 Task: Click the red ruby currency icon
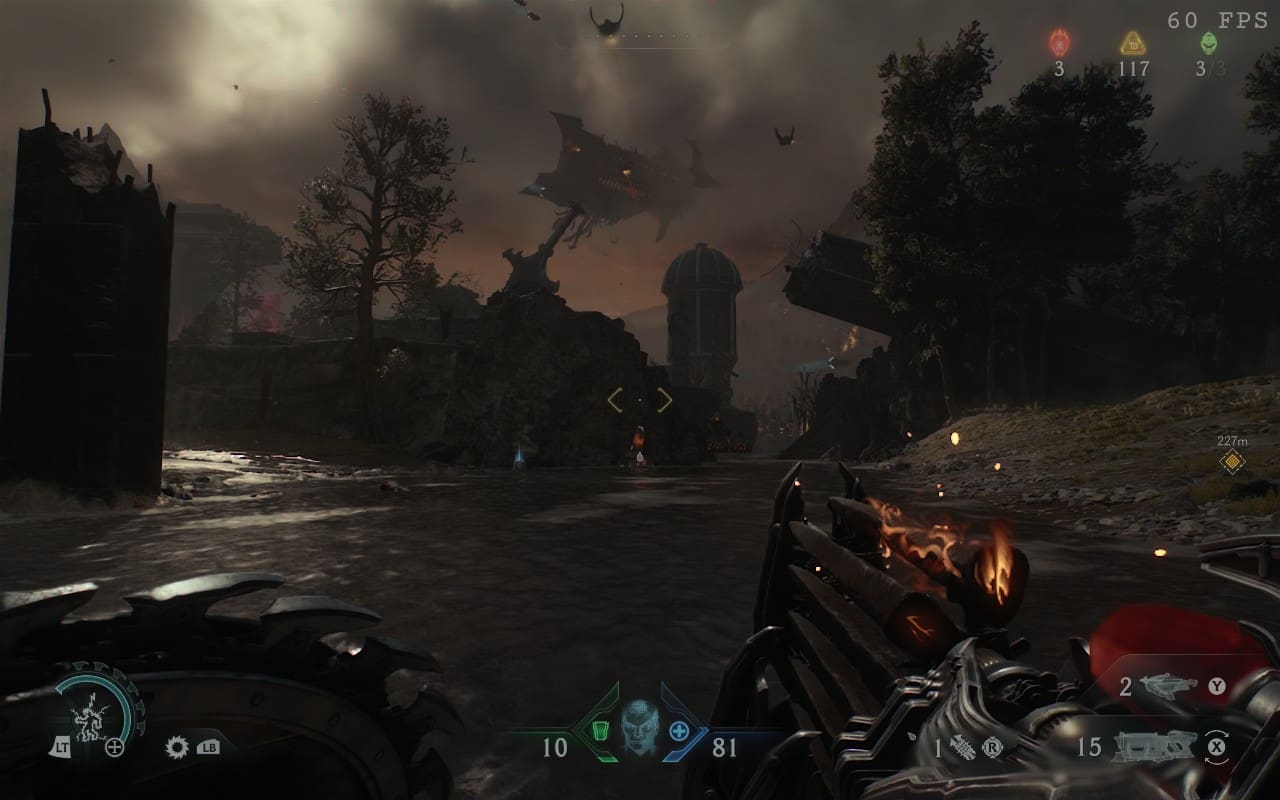(x=1059, y=43)
